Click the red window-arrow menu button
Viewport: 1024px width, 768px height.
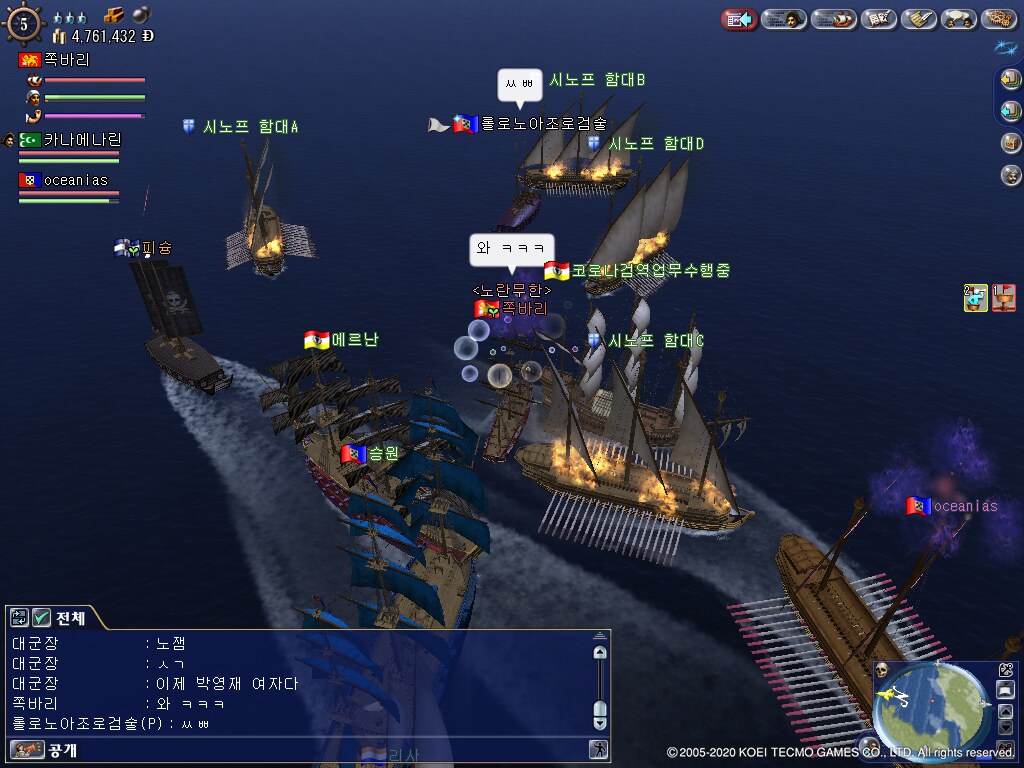pyautogui.click(x=739, y=19)
